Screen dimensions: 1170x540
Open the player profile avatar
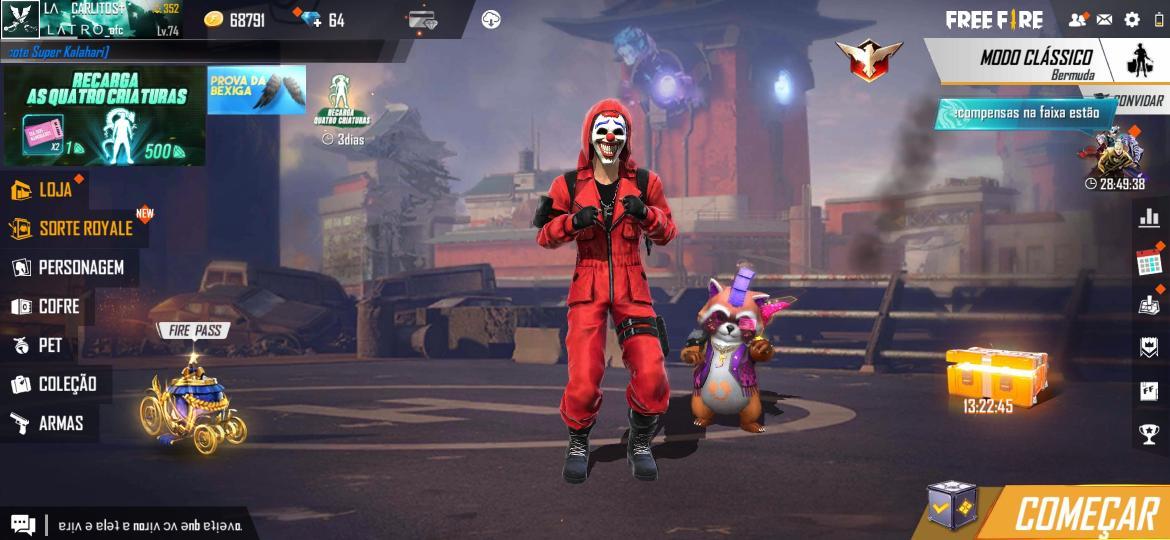coord(20,19)
